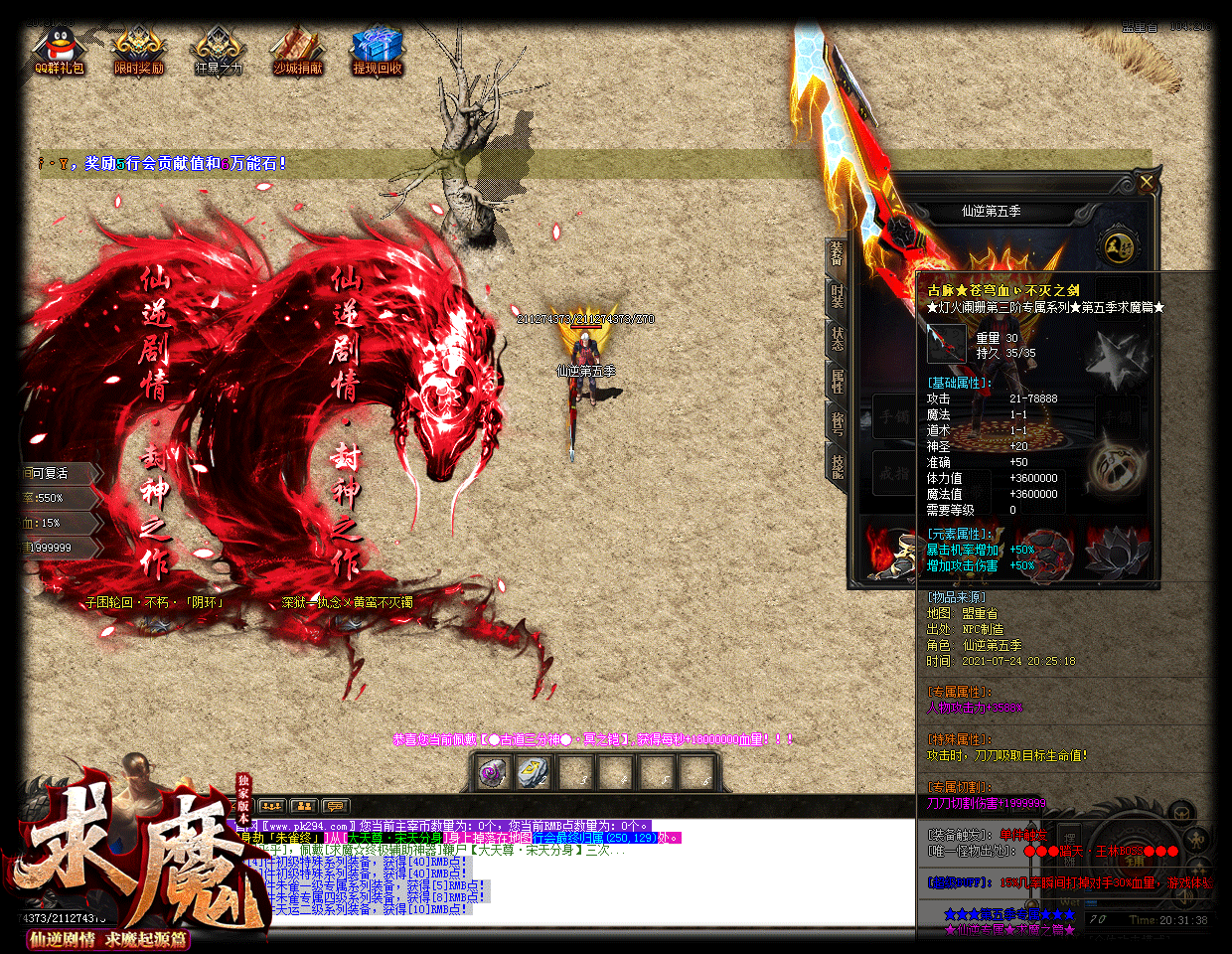
Task: Open the 技能 skills tab
Action: (837, 465)
